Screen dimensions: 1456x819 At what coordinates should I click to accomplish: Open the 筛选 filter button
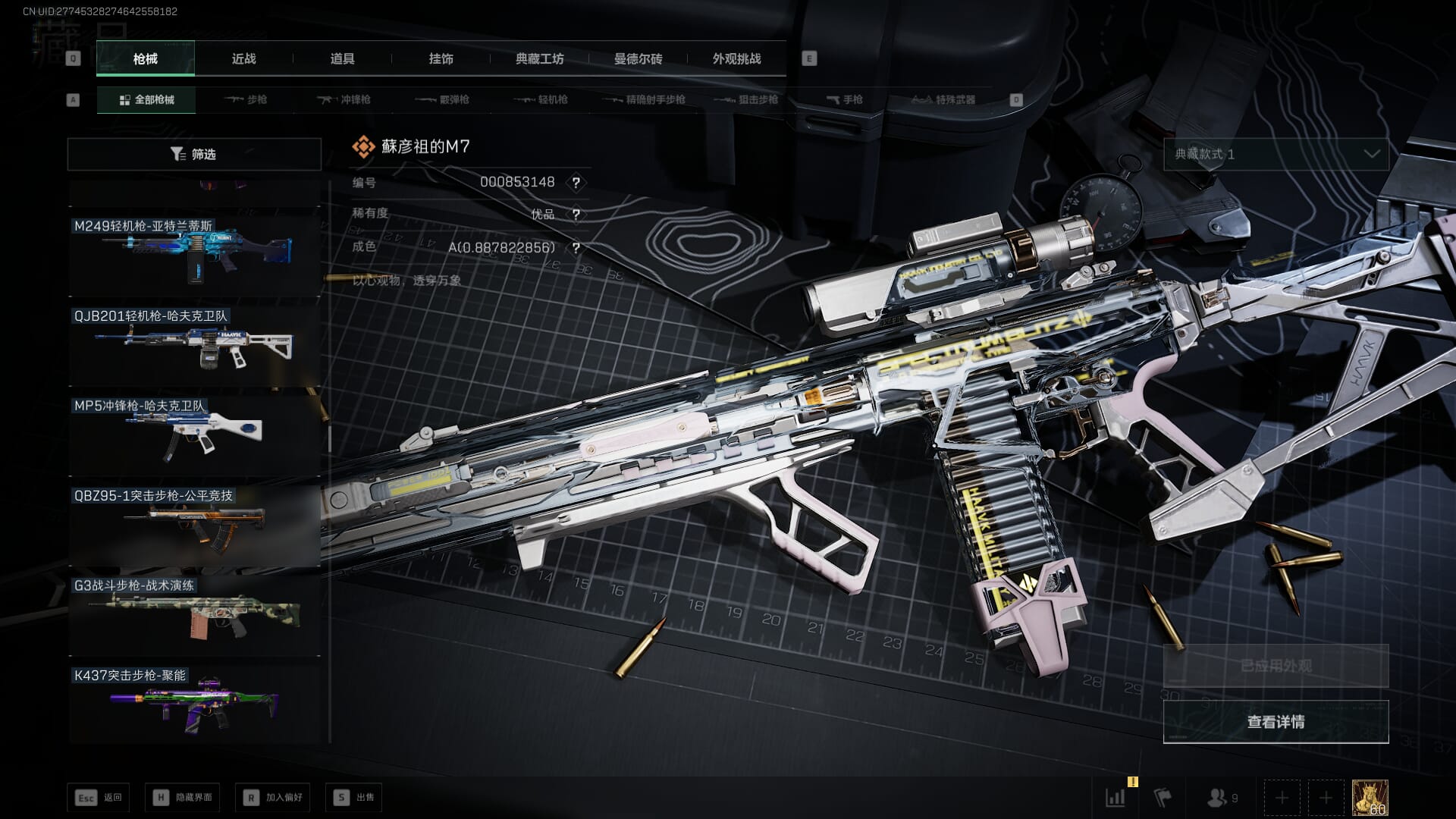(194, 154)
